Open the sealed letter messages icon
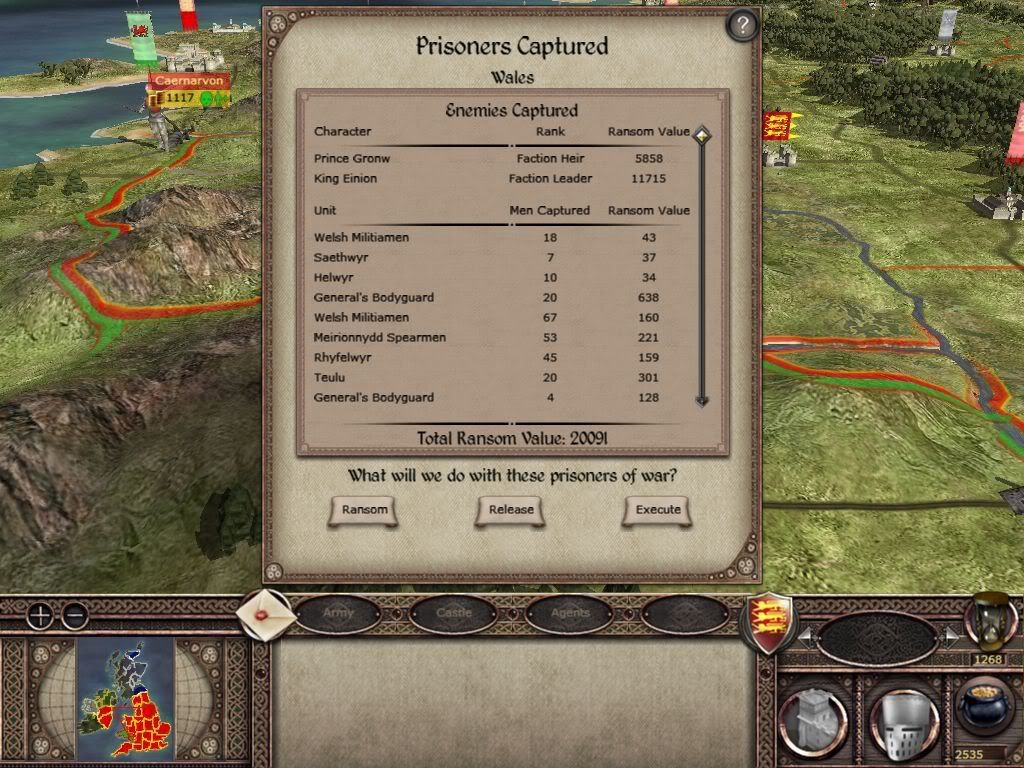 [266, 613]
